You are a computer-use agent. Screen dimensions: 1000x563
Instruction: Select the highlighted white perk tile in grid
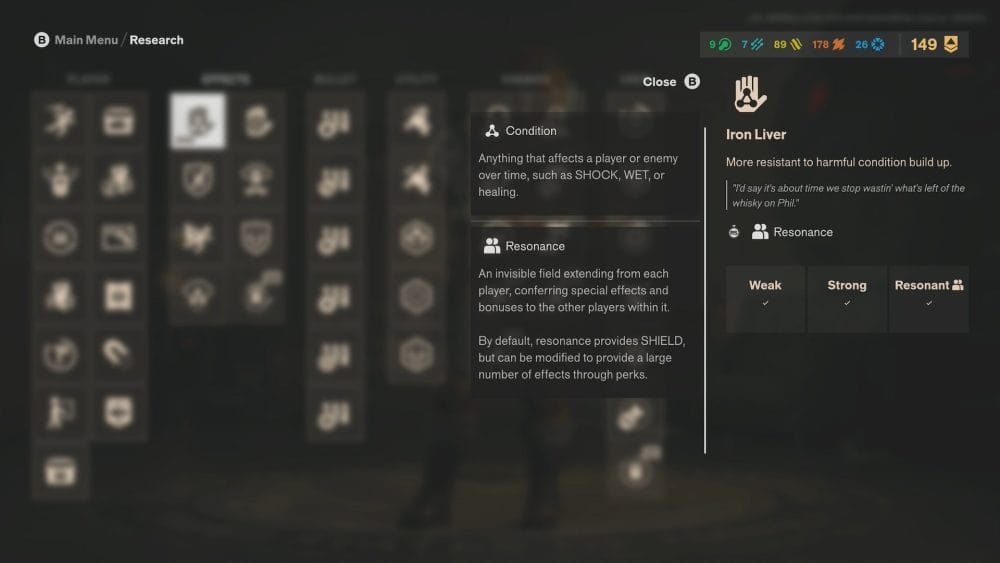197,121
